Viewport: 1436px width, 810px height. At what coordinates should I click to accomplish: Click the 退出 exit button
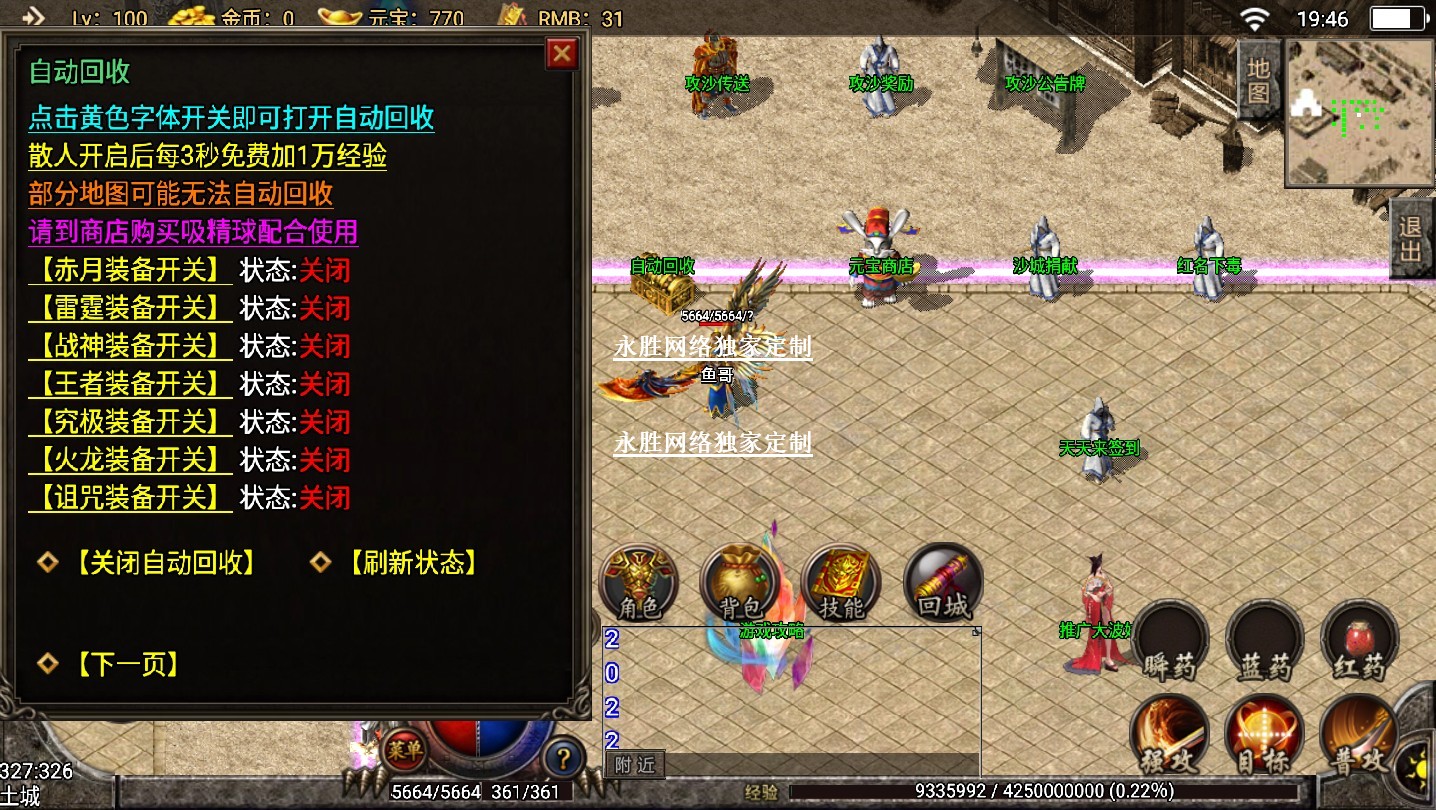(x=1411, y=238)
